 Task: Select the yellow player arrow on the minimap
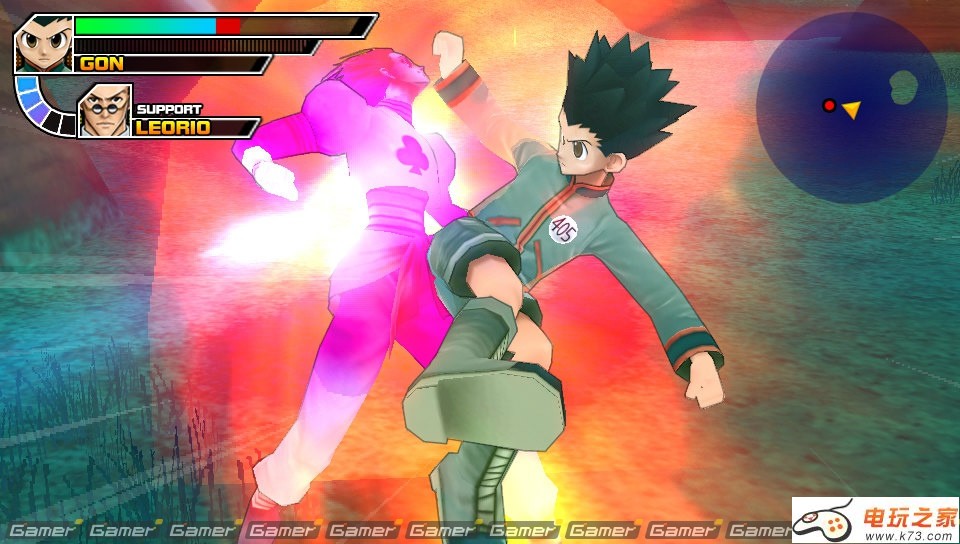pos(851,108)
